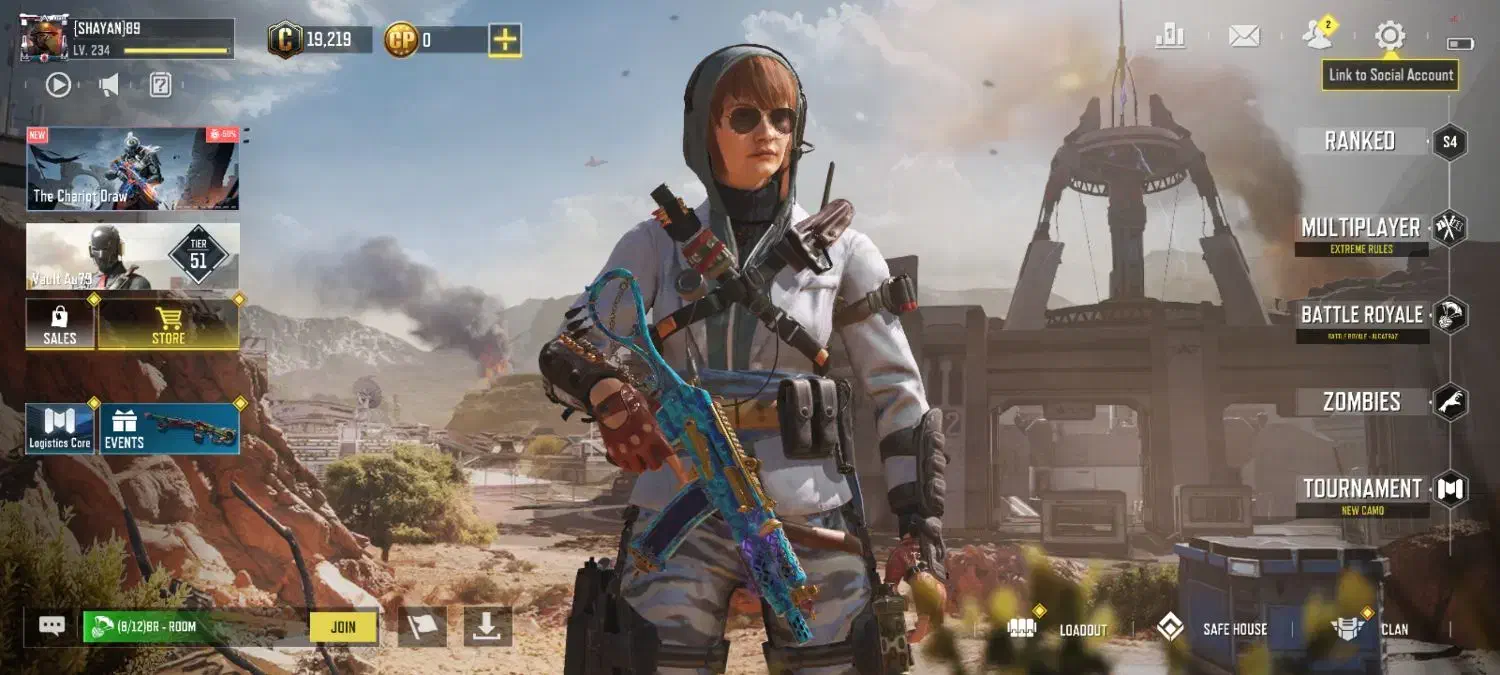Open Logistics Core

[x=60, y=429]
